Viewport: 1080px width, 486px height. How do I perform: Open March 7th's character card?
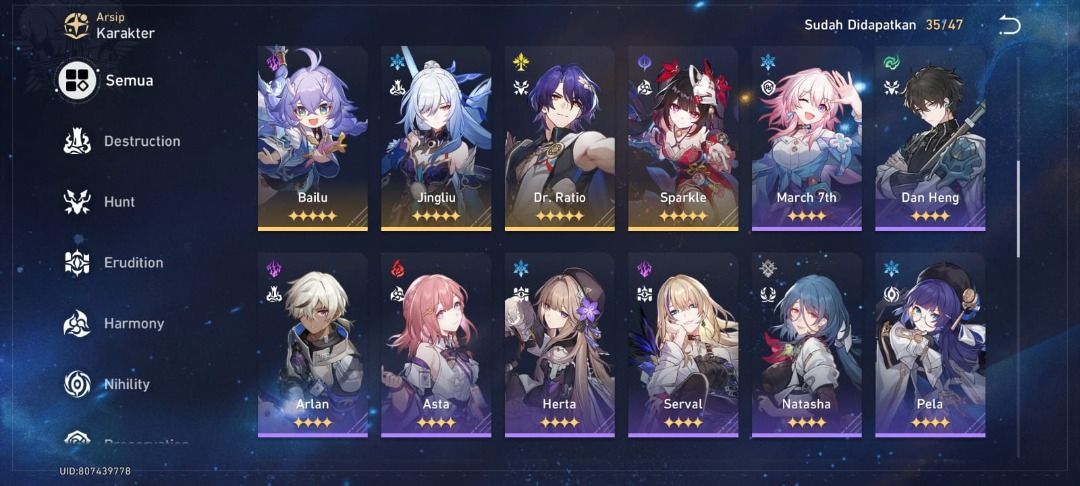(806, 138)
